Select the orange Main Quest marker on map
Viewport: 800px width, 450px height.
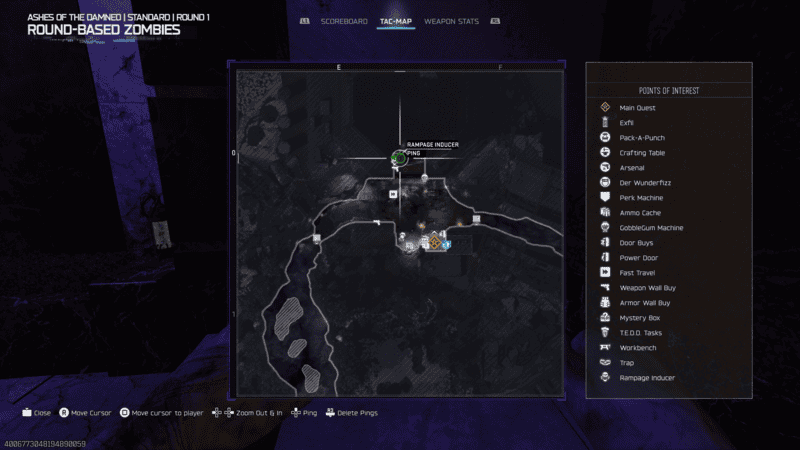click(x=435, y=242)
